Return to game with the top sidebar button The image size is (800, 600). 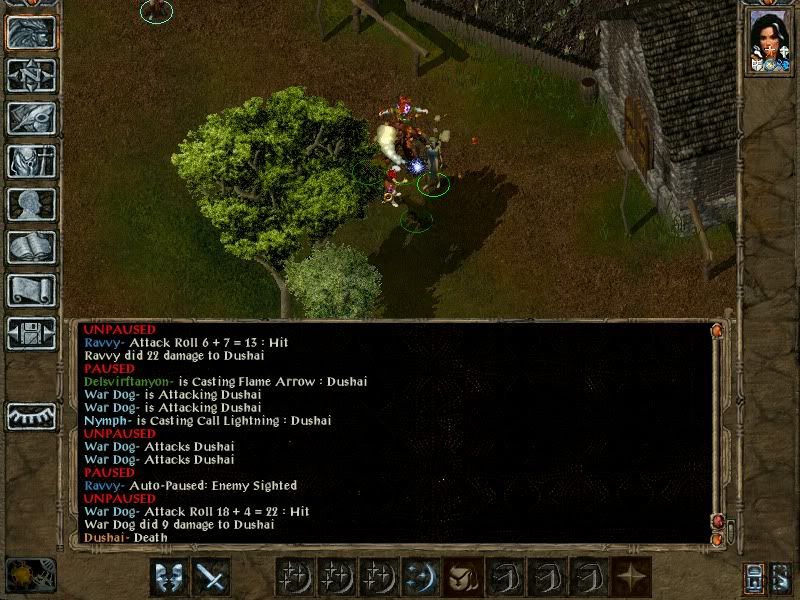coord(31,33)
